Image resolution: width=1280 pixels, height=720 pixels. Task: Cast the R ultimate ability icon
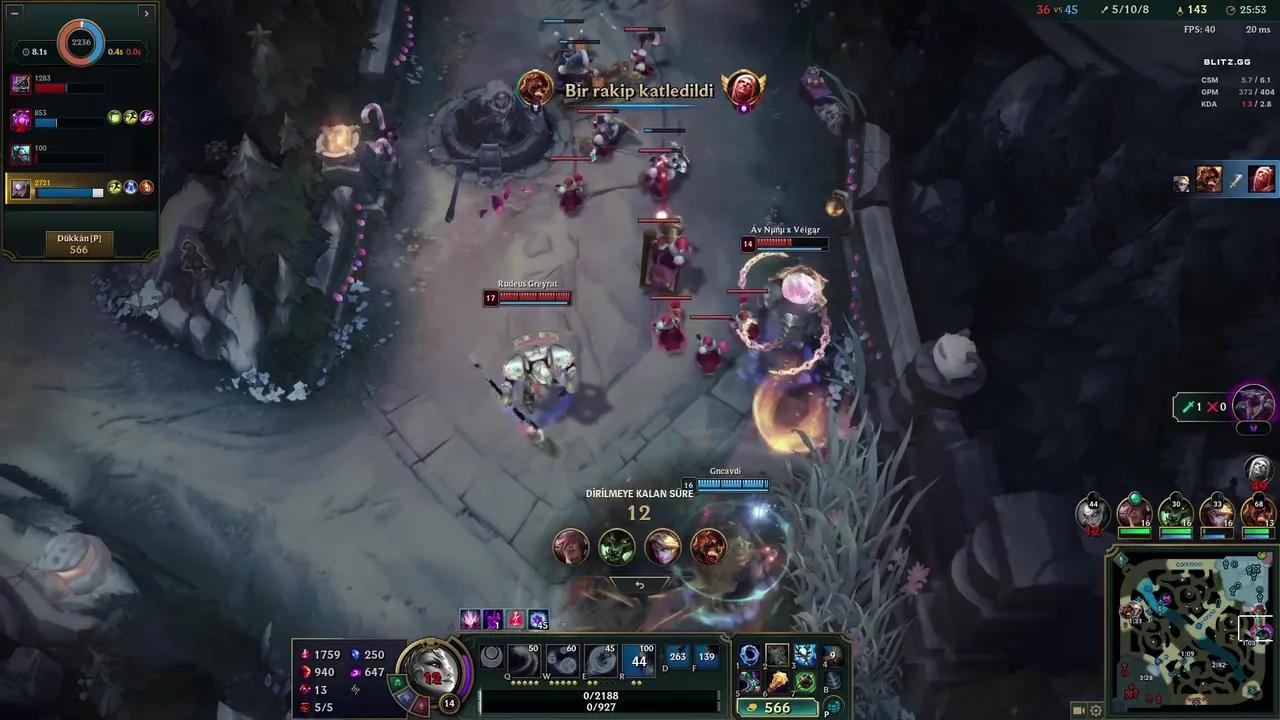[640, 659]
